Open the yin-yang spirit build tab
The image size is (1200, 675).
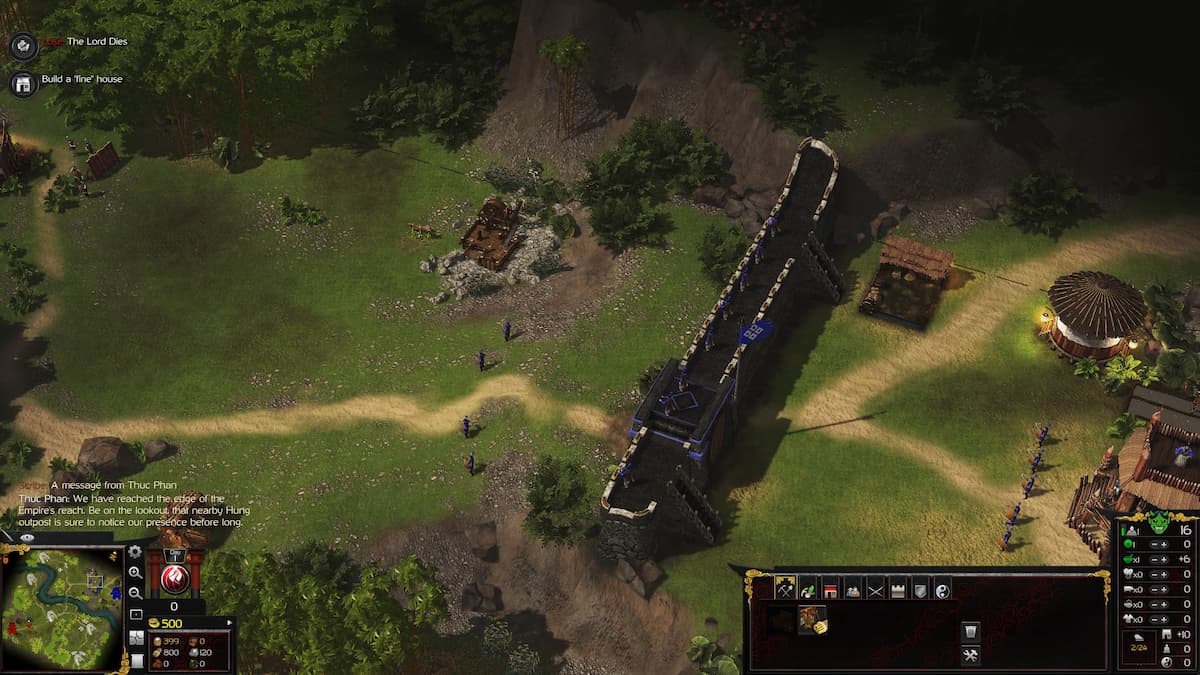[942, 588]
